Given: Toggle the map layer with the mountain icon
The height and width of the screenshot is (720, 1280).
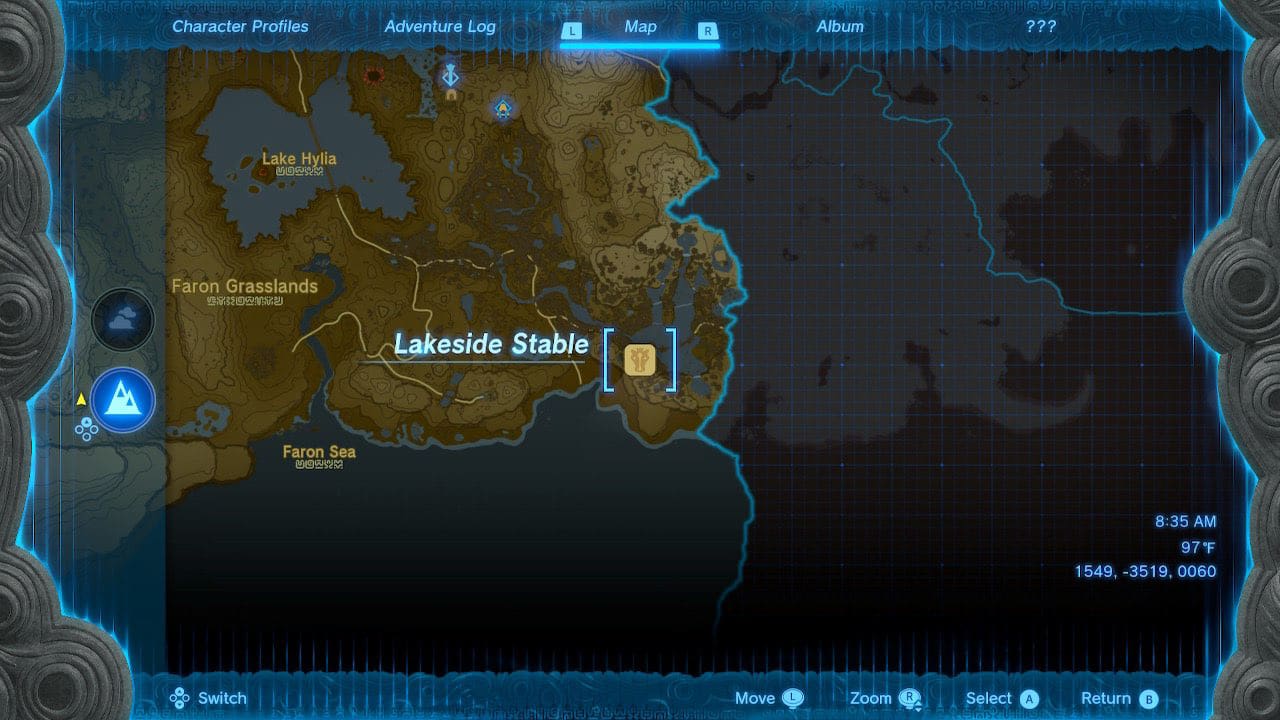Looking at the screenshot, I should pyautogui.click(x=122, y=400).
